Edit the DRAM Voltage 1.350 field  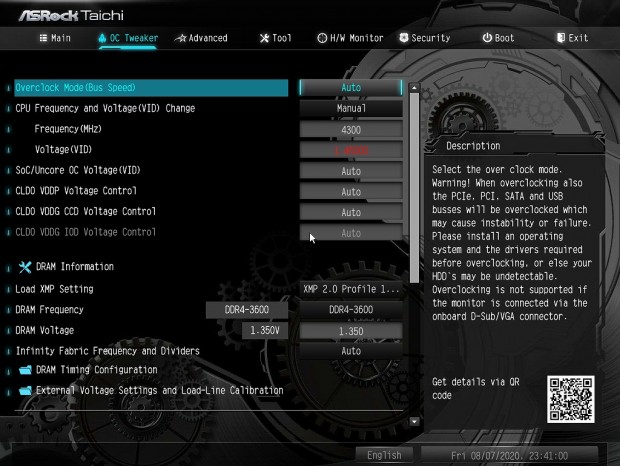click(x=351, y=331)
